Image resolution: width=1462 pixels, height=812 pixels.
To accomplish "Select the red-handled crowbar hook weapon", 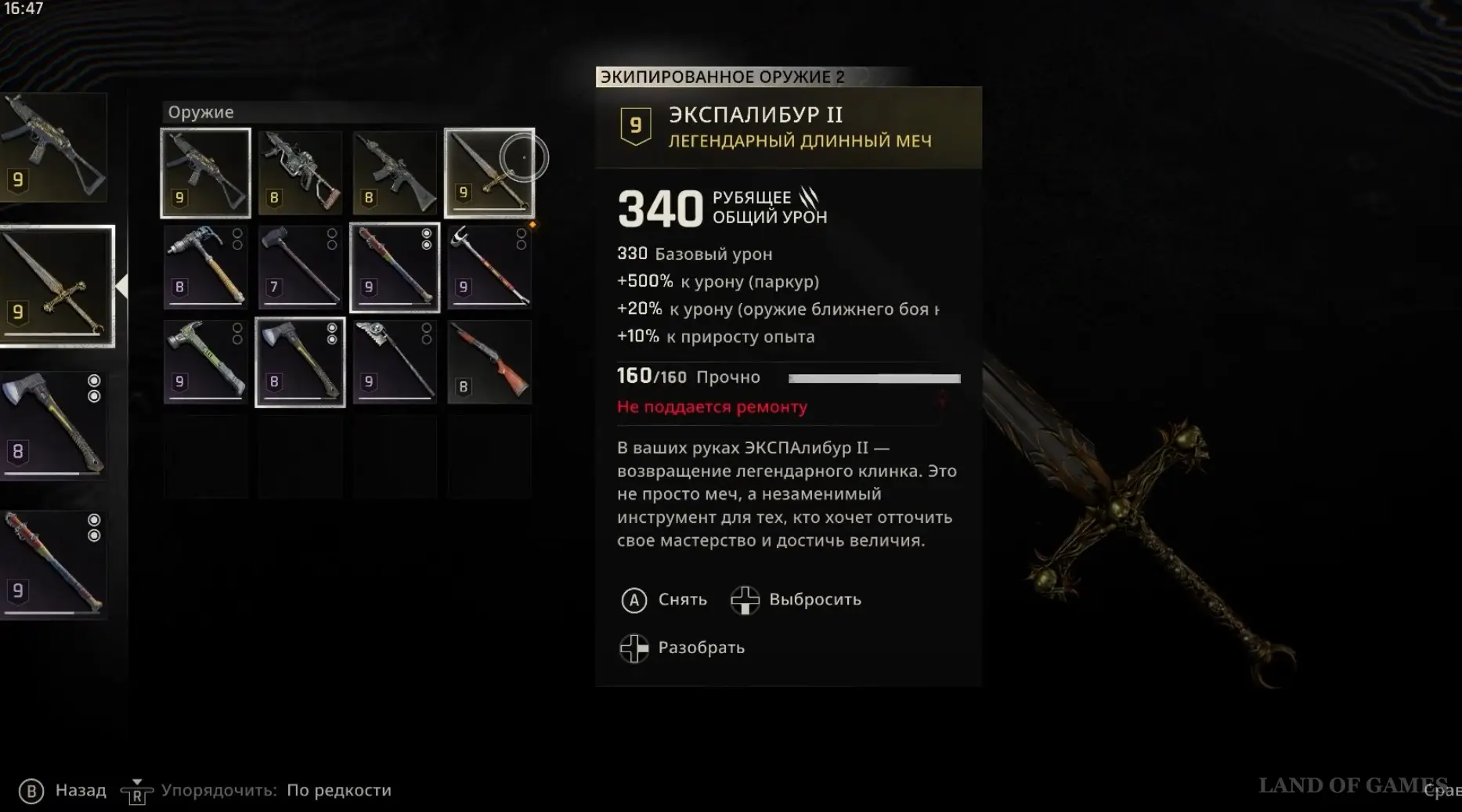I will [489, 268].
